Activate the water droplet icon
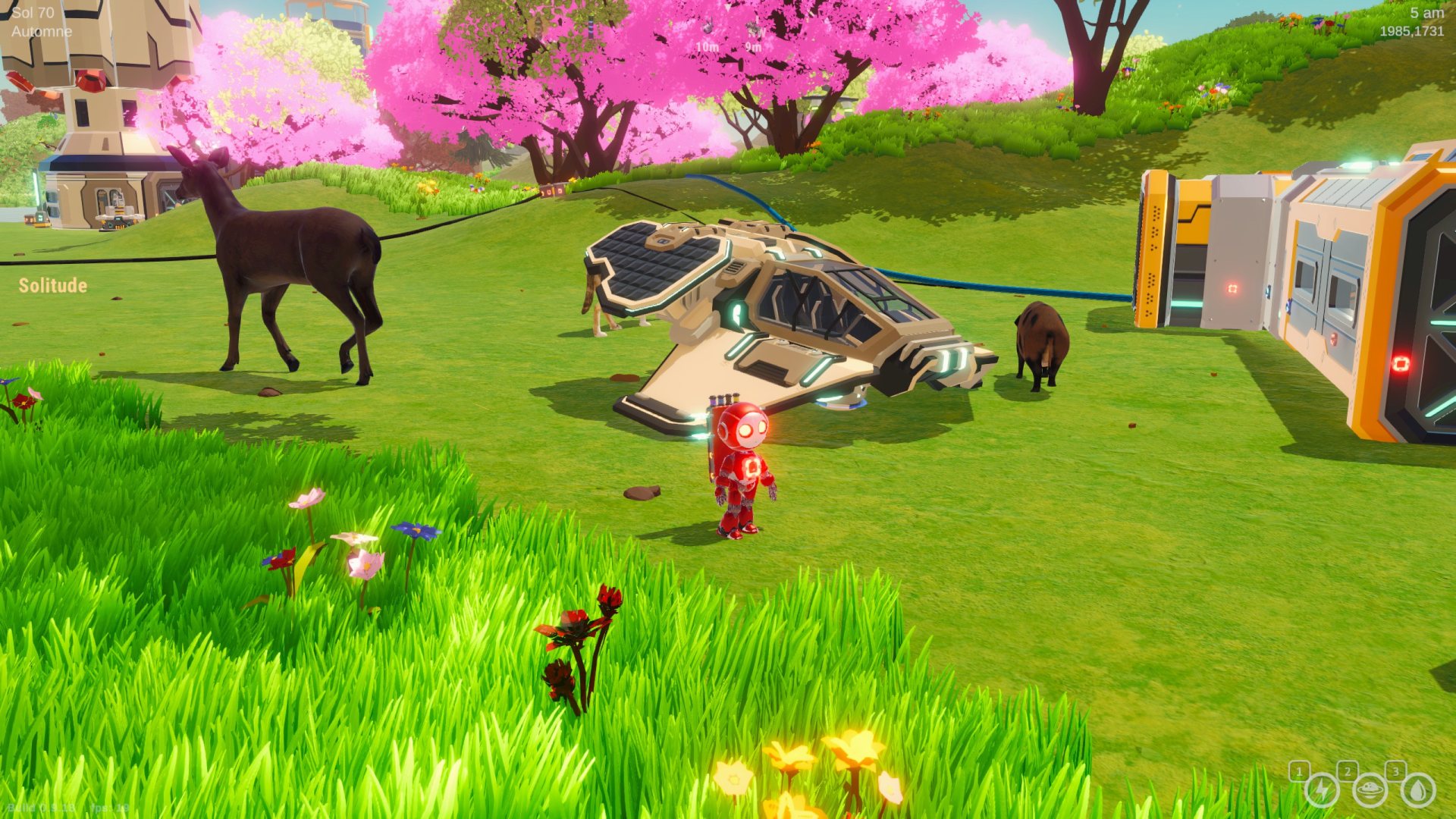 click(x=1417, y=791)
